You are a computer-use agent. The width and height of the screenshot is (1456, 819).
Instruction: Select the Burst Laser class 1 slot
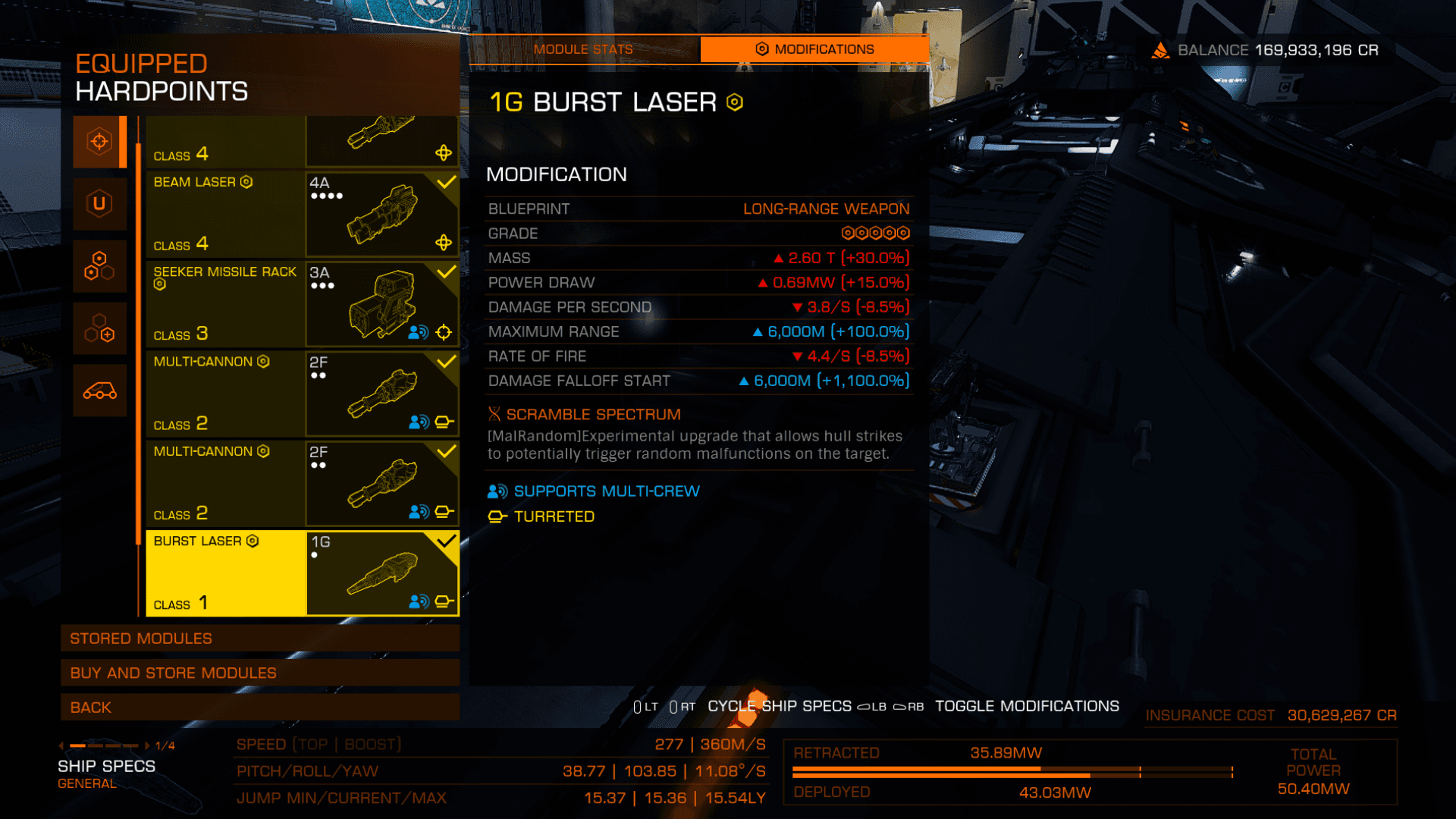(302, 573)
